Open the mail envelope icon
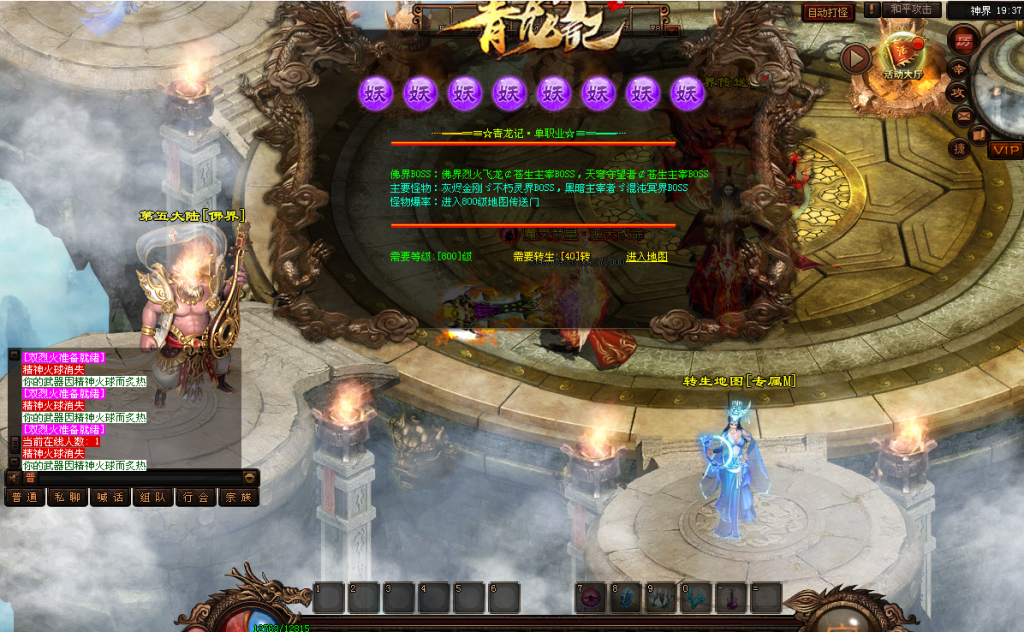Viewport: 1024px width, 632px height. 963,115
